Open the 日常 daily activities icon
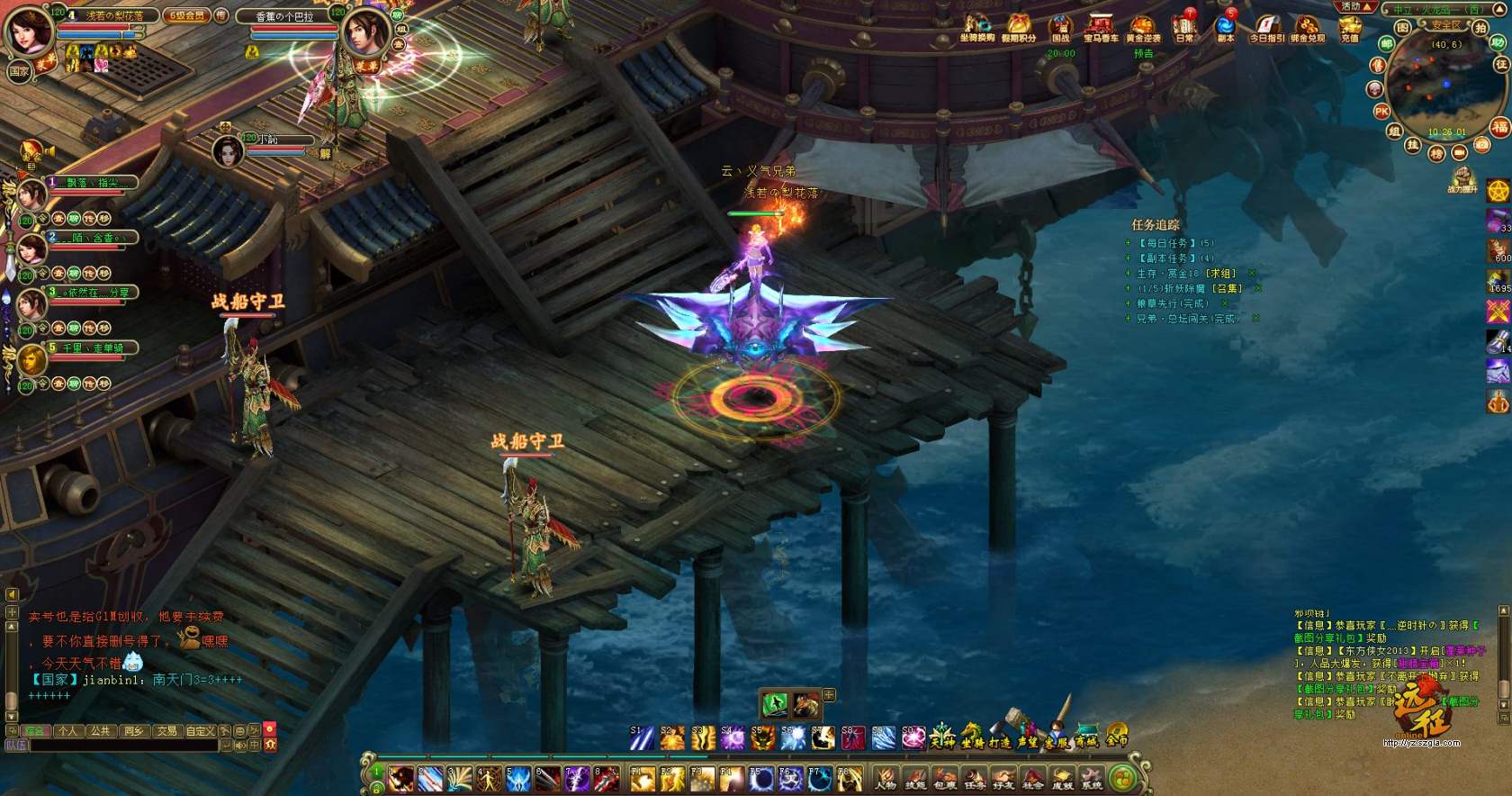The image size is (1512, 796). pos(1183,27)
